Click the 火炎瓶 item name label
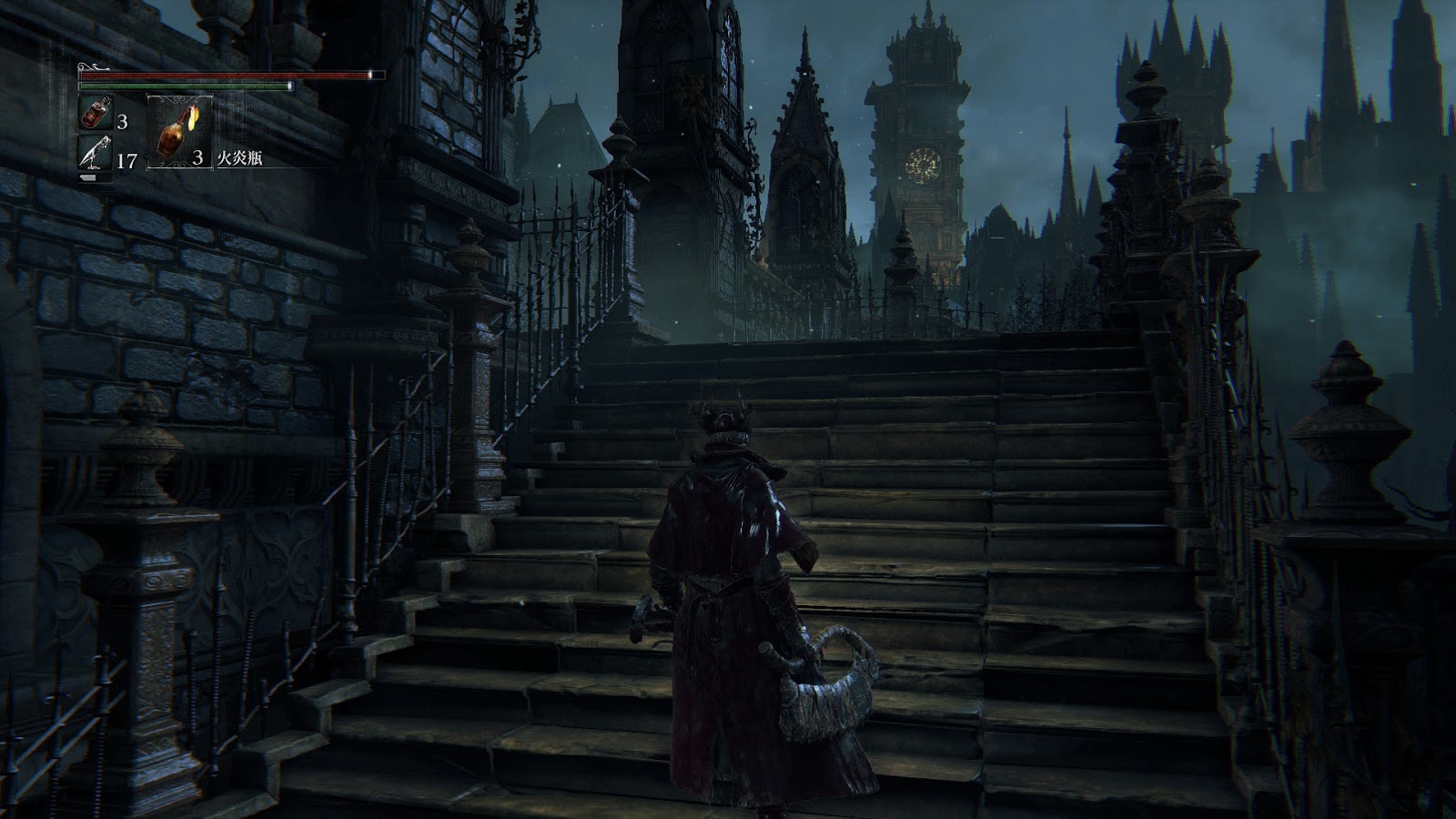Screen dimensions: 1456x819 point(238,157)
